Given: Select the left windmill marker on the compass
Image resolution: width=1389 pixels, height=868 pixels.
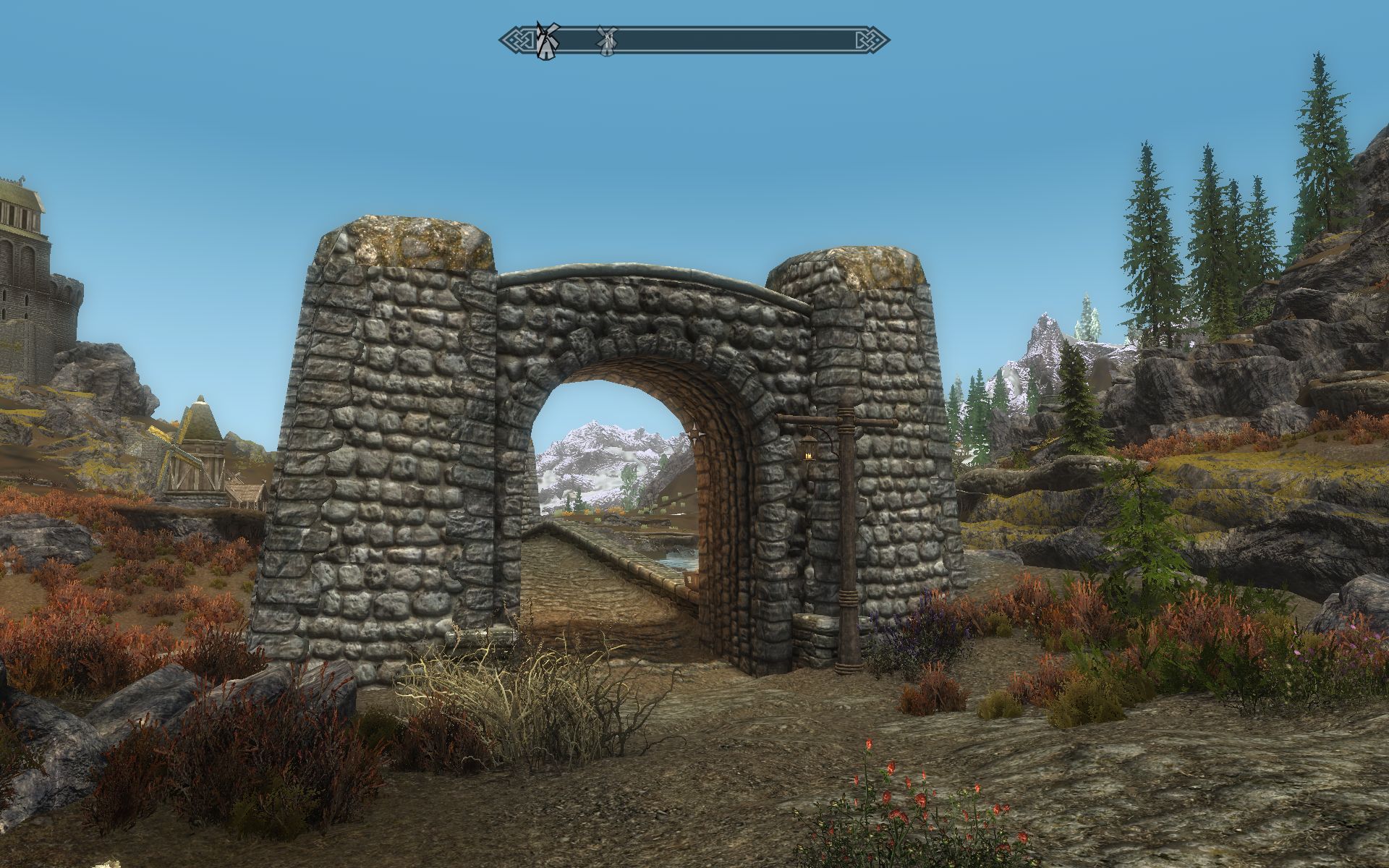Looking at the screenshot, I should (548, 40).
